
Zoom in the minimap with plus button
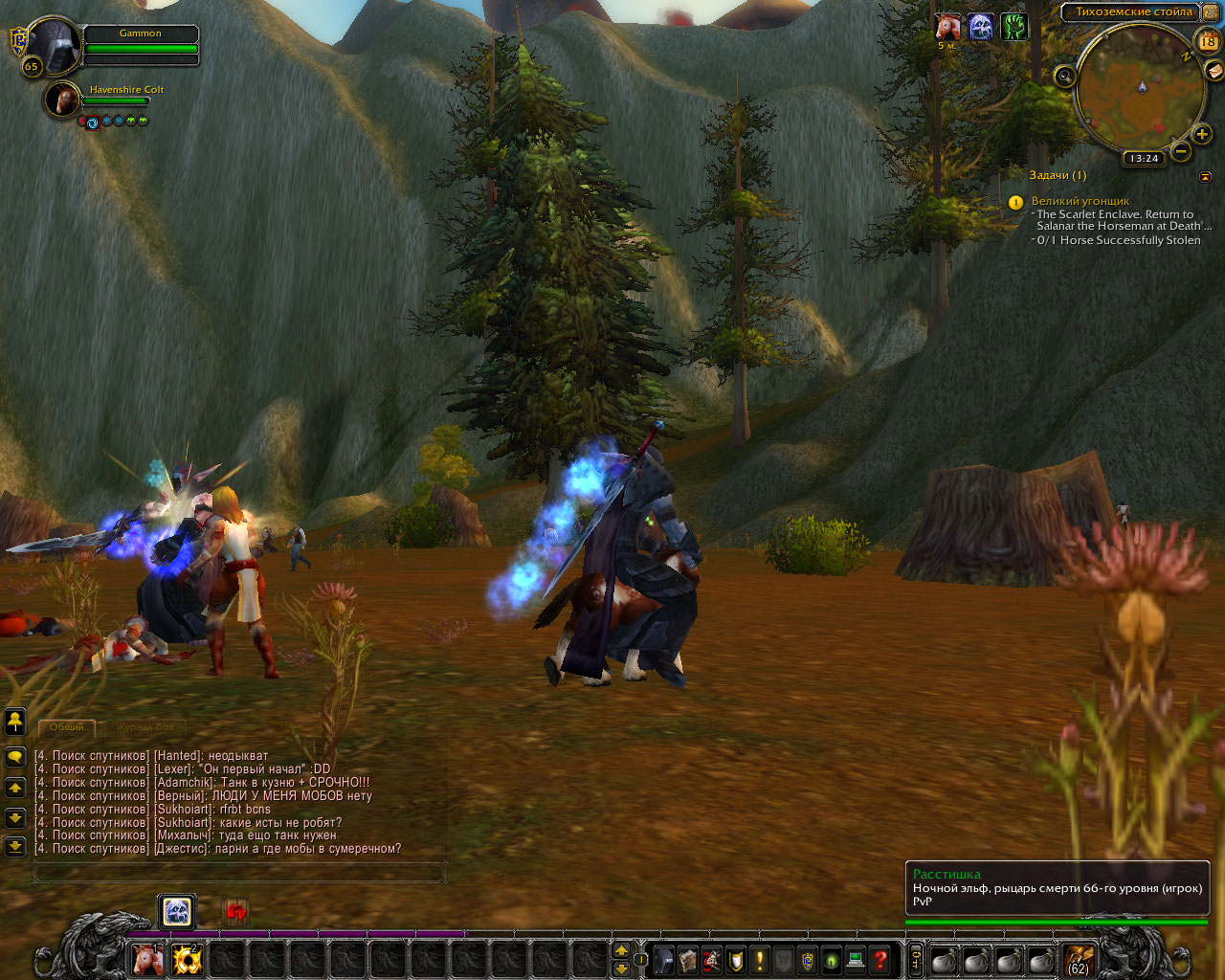tap(1202, 135)
